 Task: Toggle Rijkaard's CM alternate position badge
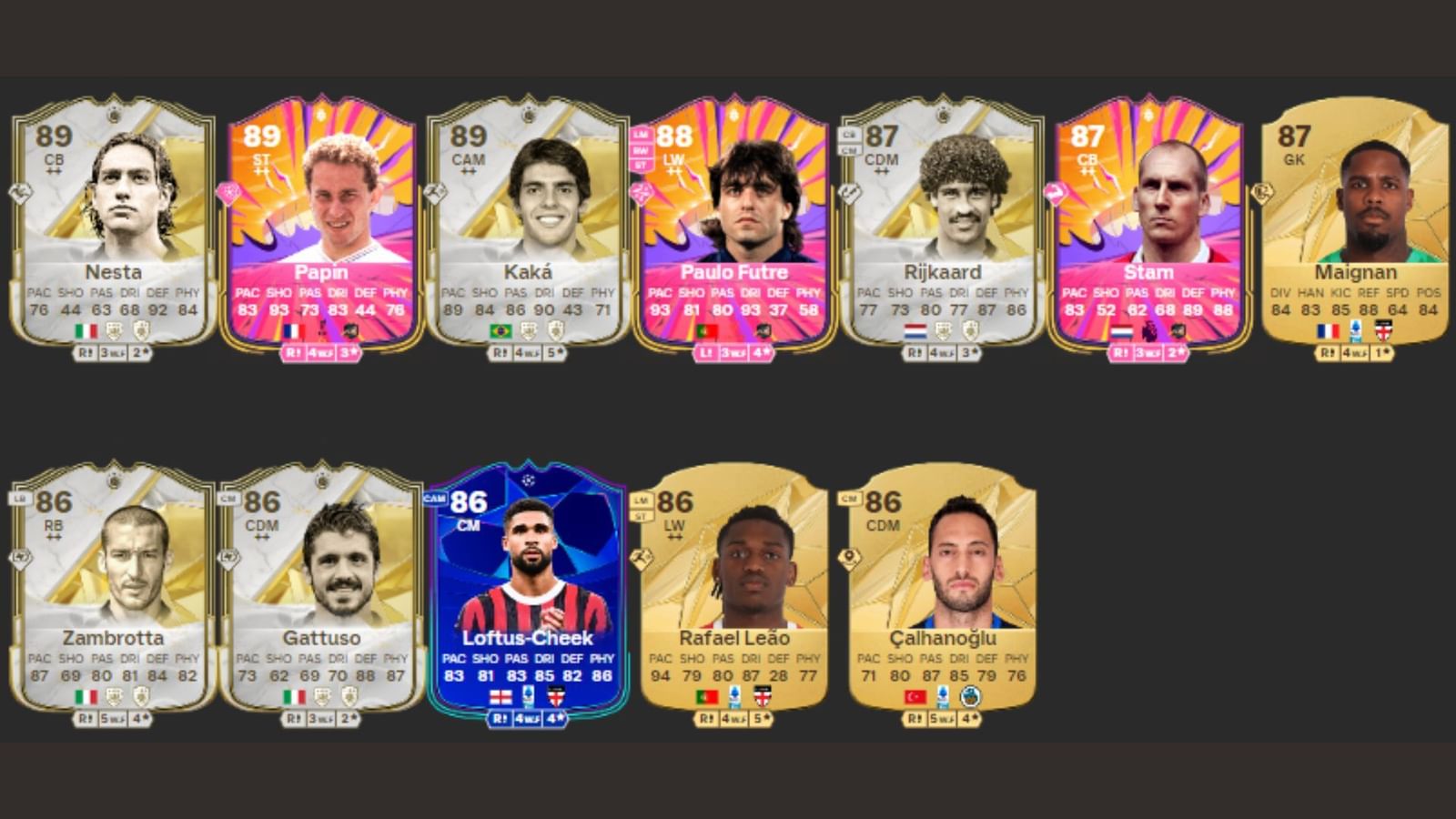[849, 150]
